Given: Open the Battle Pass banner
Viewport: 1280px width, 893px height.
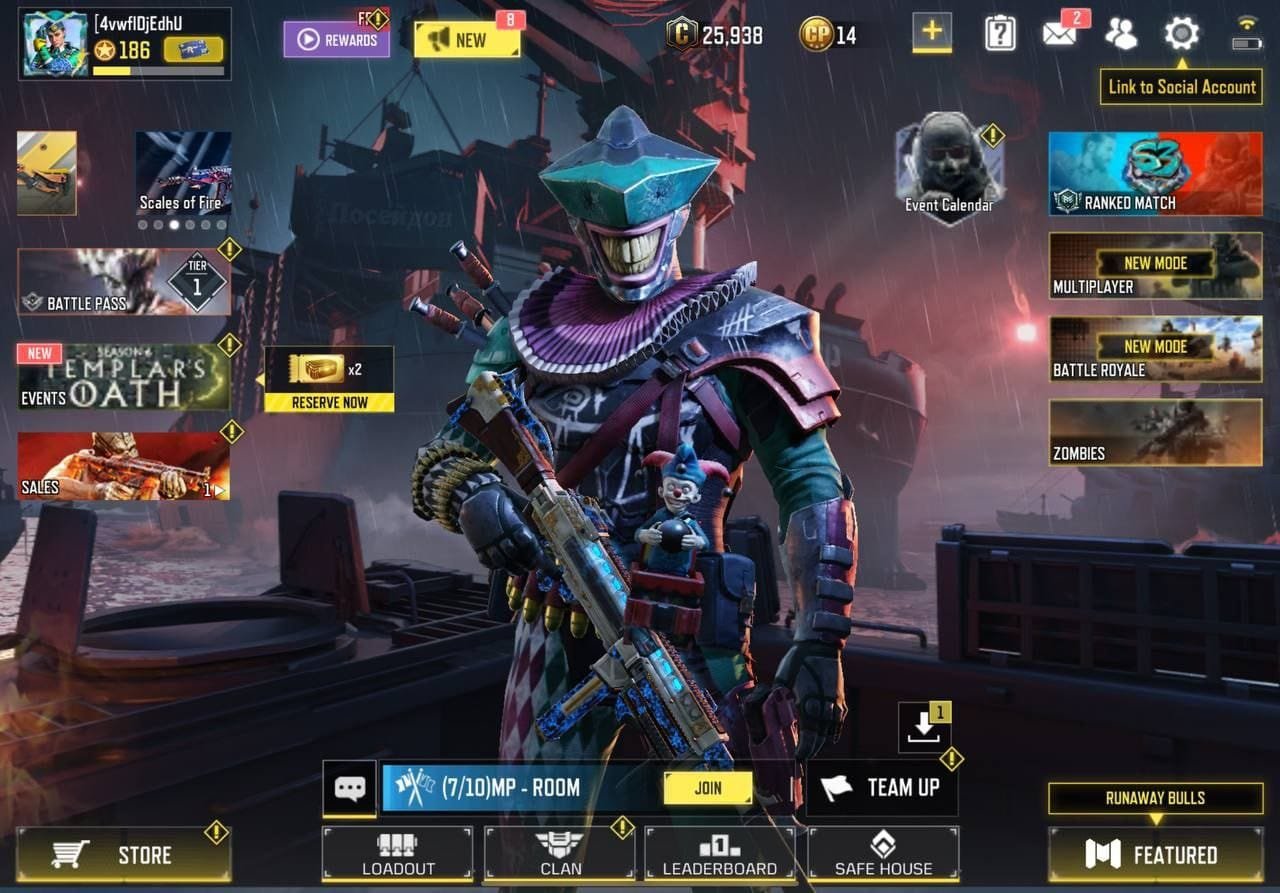Looking at the screenshot, I should tap(123, 282).
